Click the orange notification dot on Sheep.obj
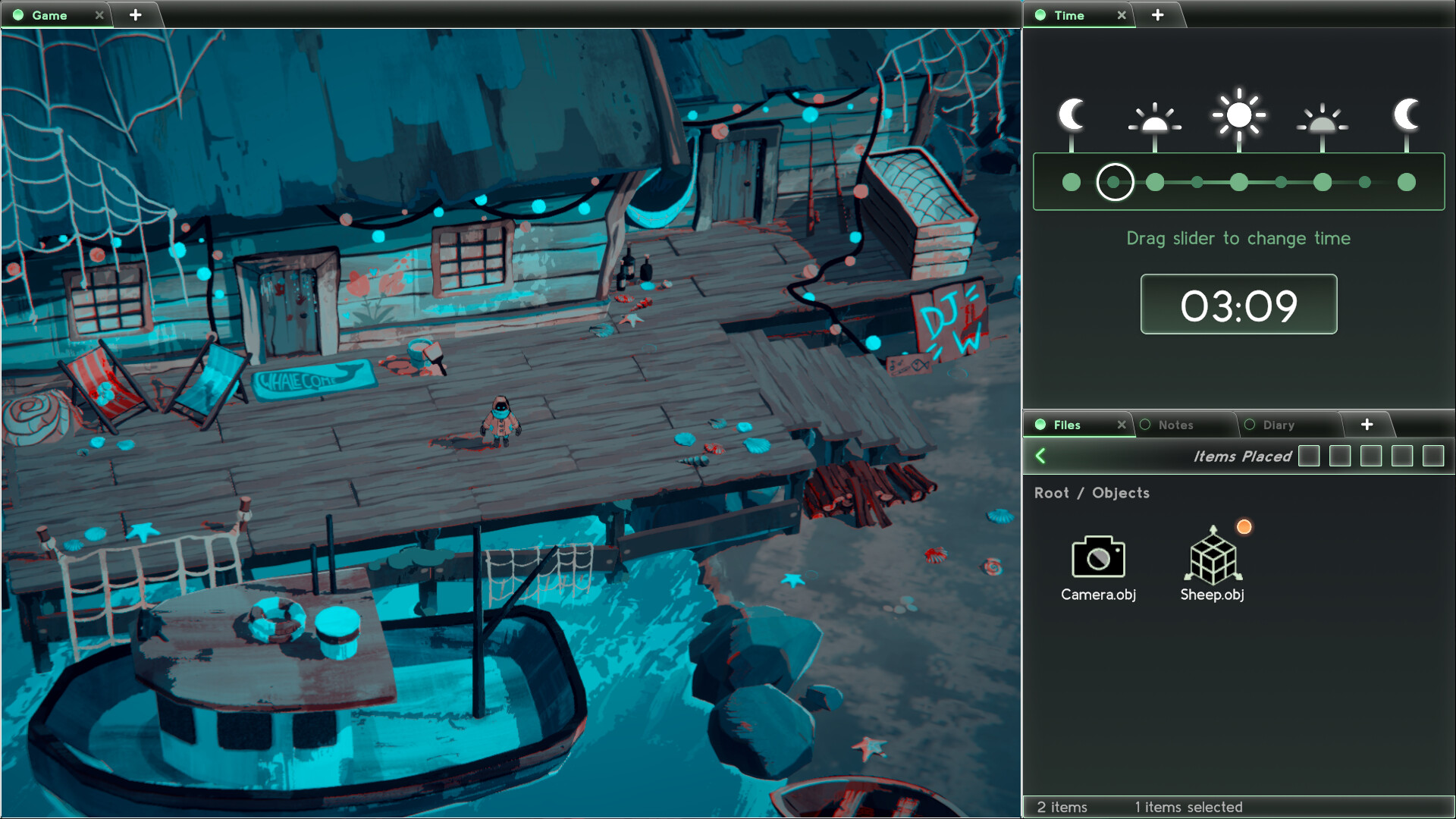This screenshot has height=819, width=1456. (x=1244, y=526)
